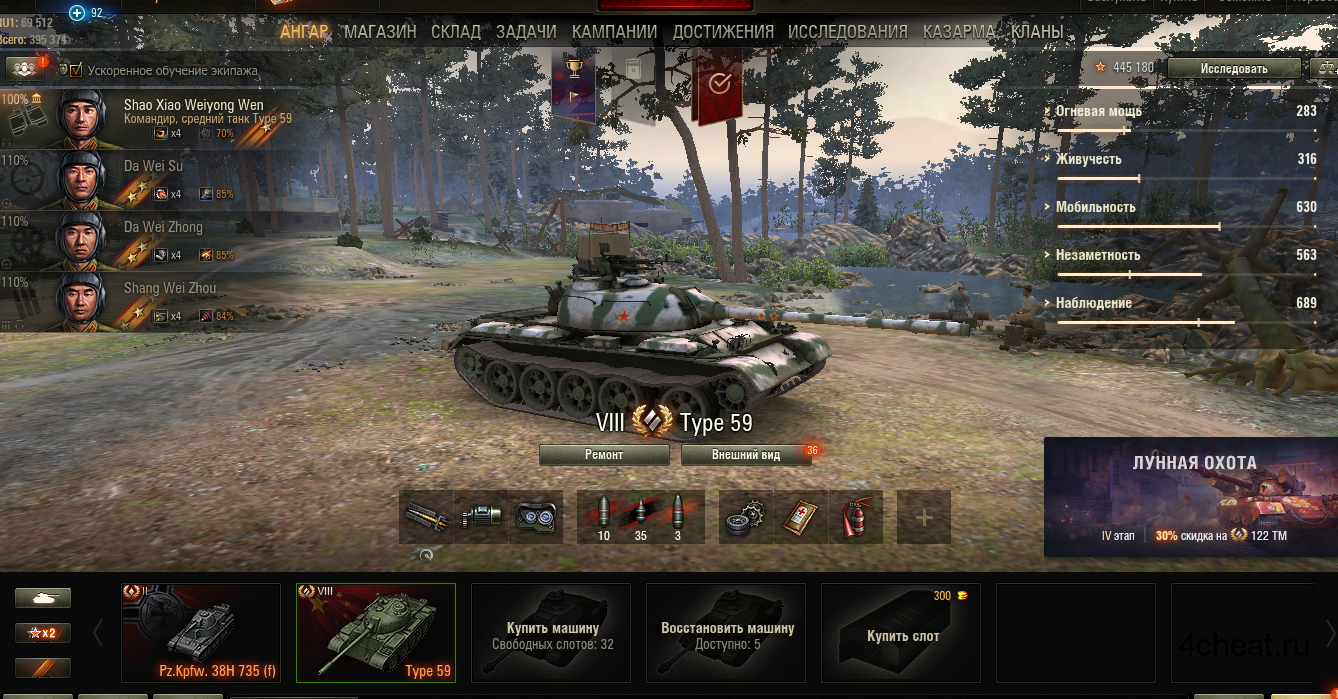
Task: Toggle accelerated crew training checkbox
Action: [77, 70]
